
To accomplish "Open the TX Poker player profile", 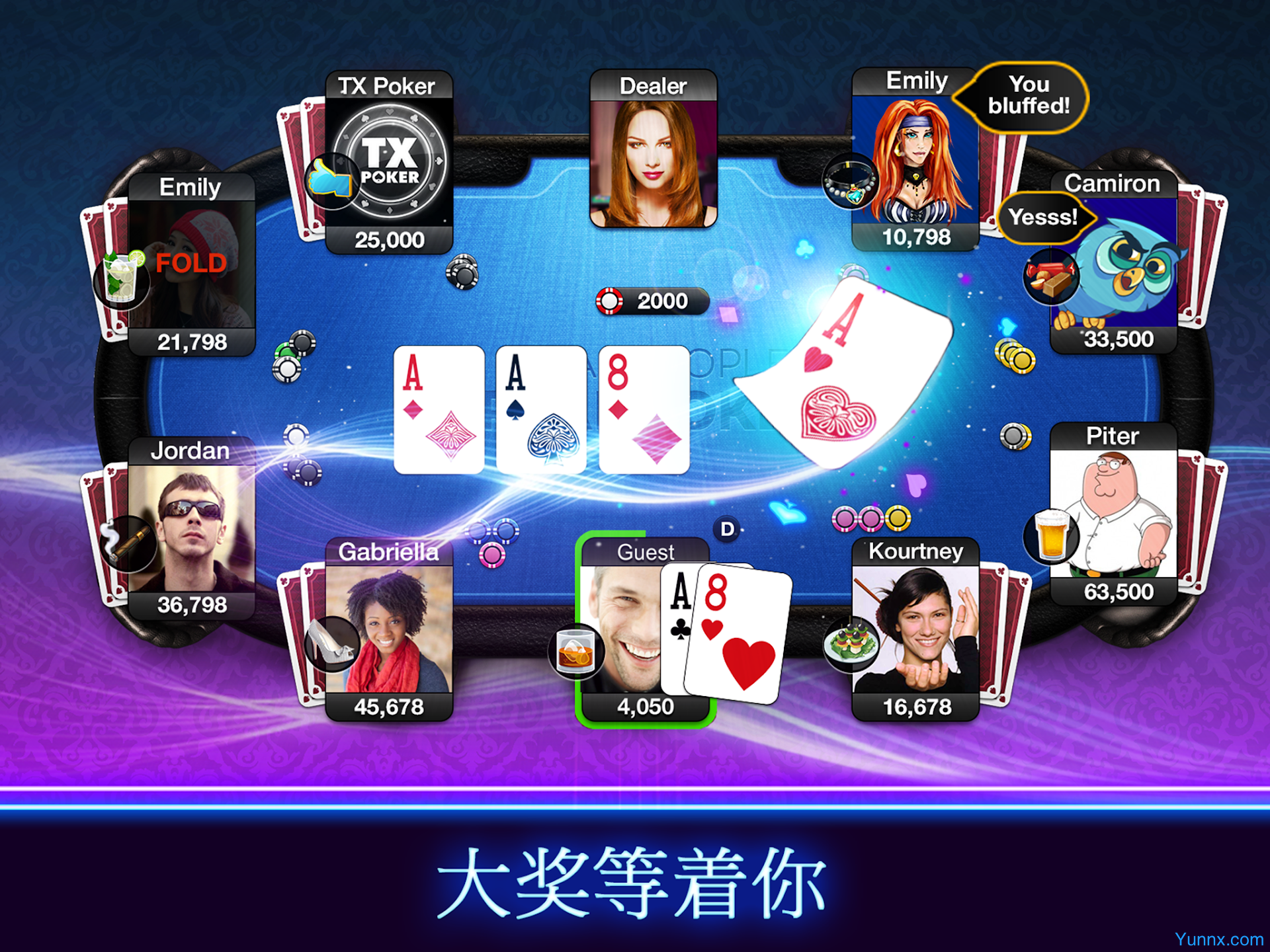I will pos(390,162).
